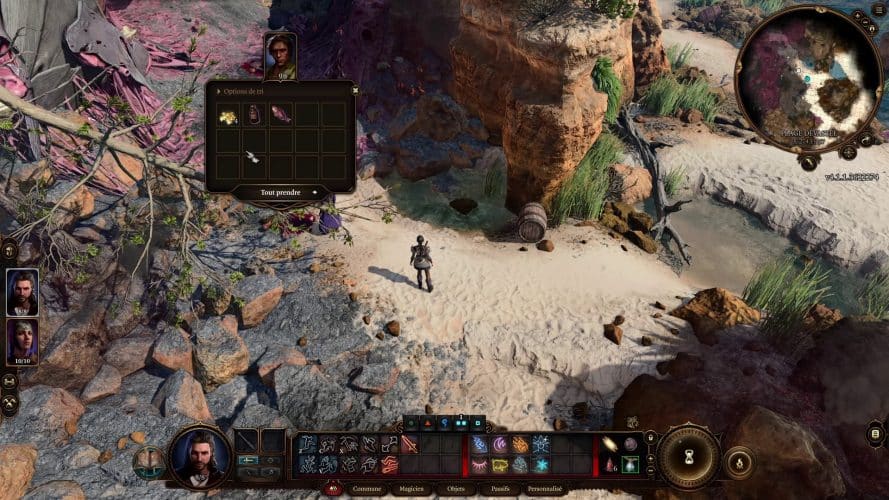Take the gold coins pile from loot

point(228,116)
